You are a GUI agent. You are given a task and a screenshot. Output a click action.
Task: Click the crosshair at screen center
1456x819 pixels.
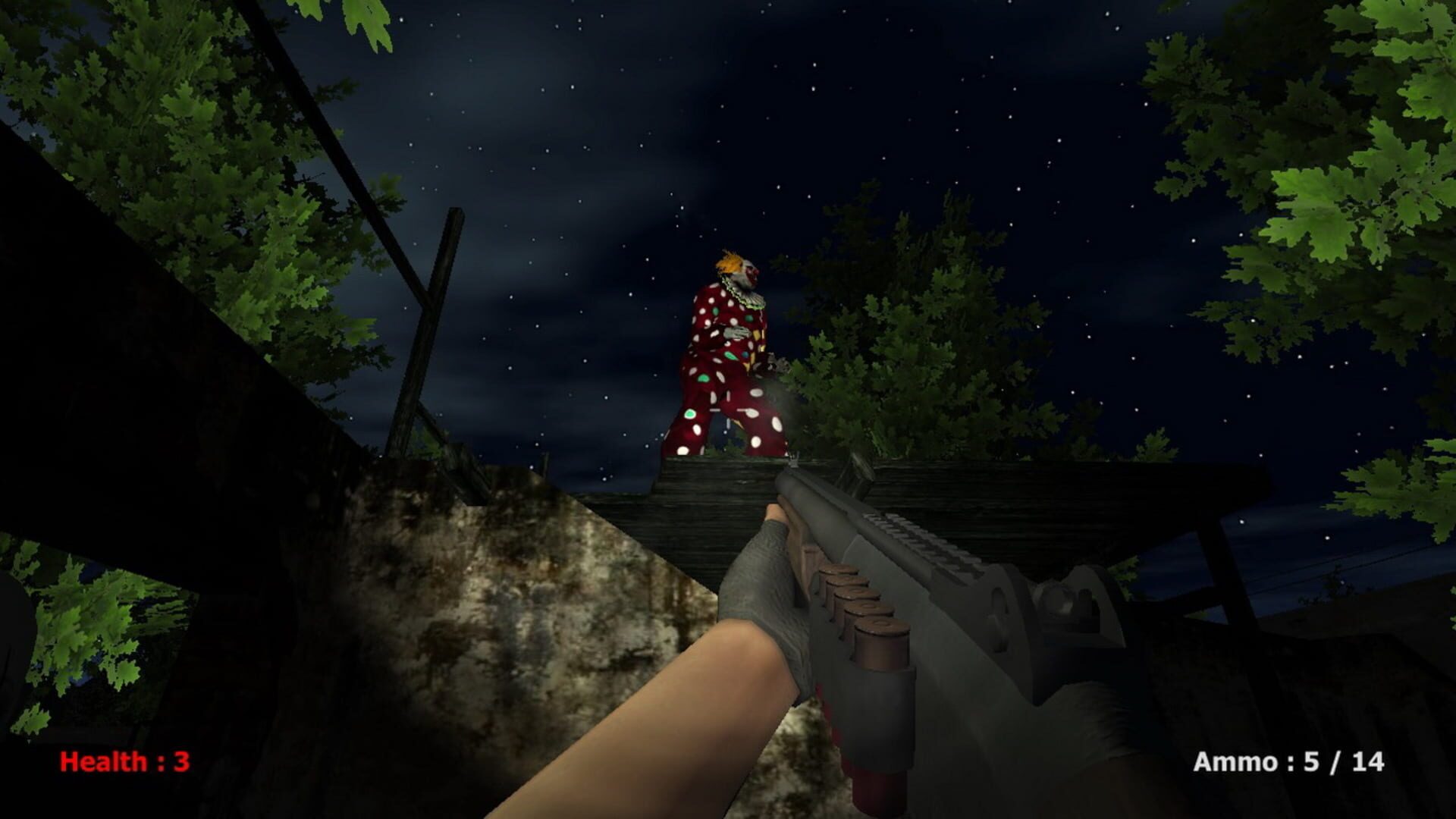tap(728, 409)
